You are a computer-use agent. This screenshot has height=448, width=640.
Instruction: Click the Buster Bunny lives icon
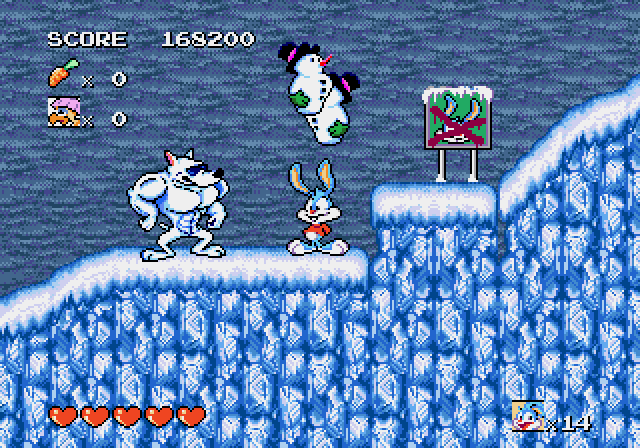(527, 415)
